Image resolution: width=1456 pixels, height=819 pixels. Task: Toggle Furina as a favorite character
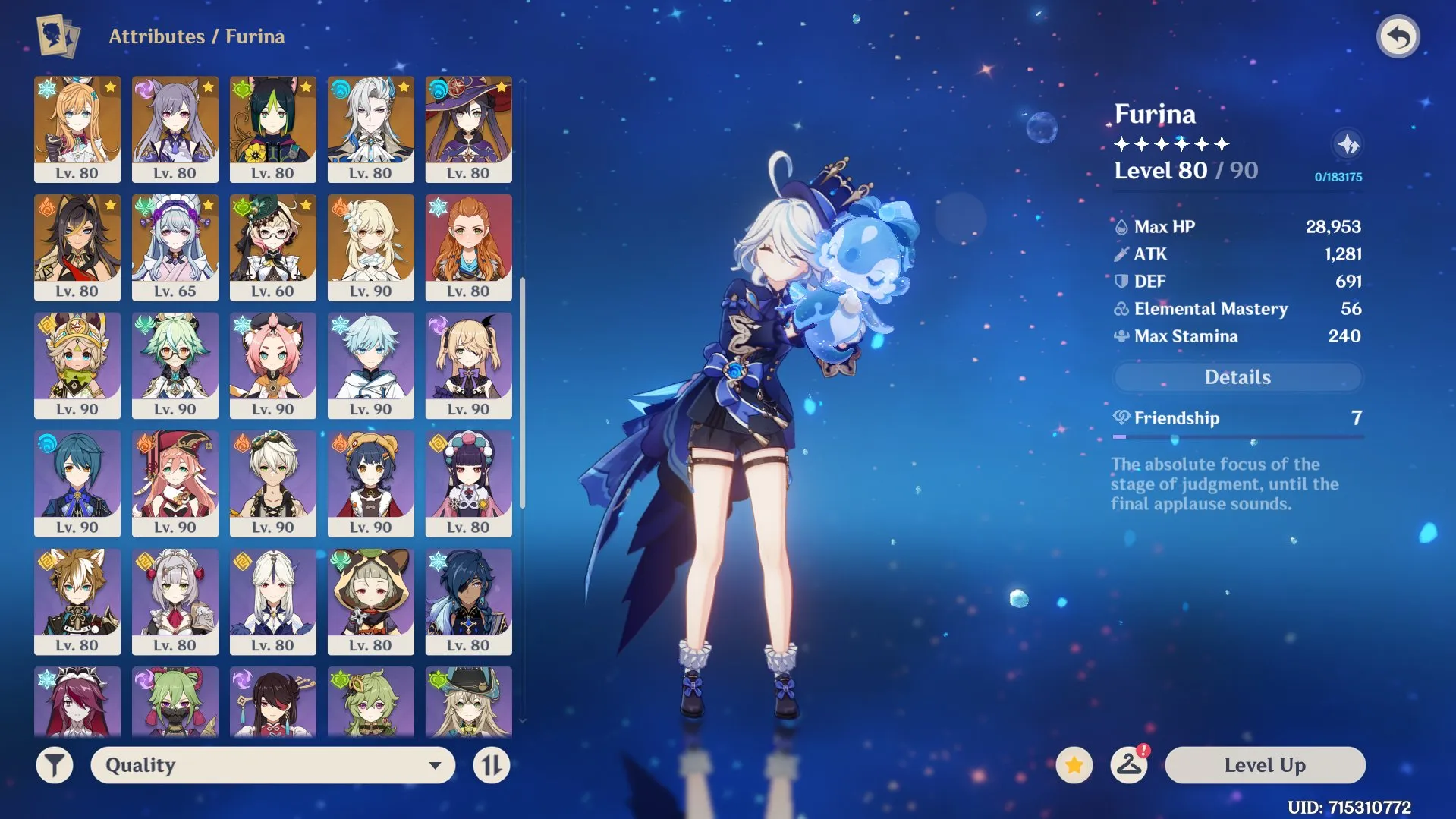click(x=1073, y=765)
